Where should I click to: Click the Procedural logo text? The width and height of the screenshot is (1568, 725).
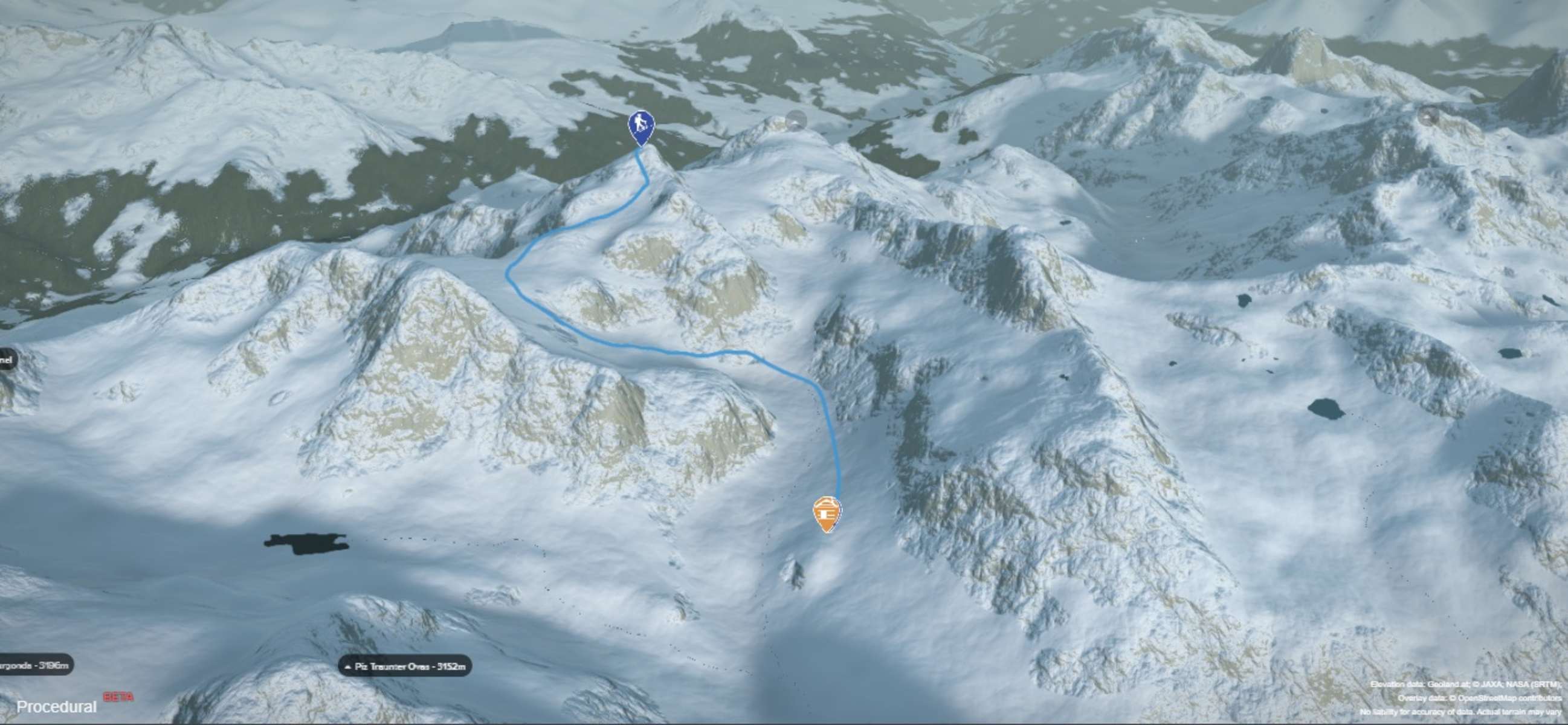(57, 707)
